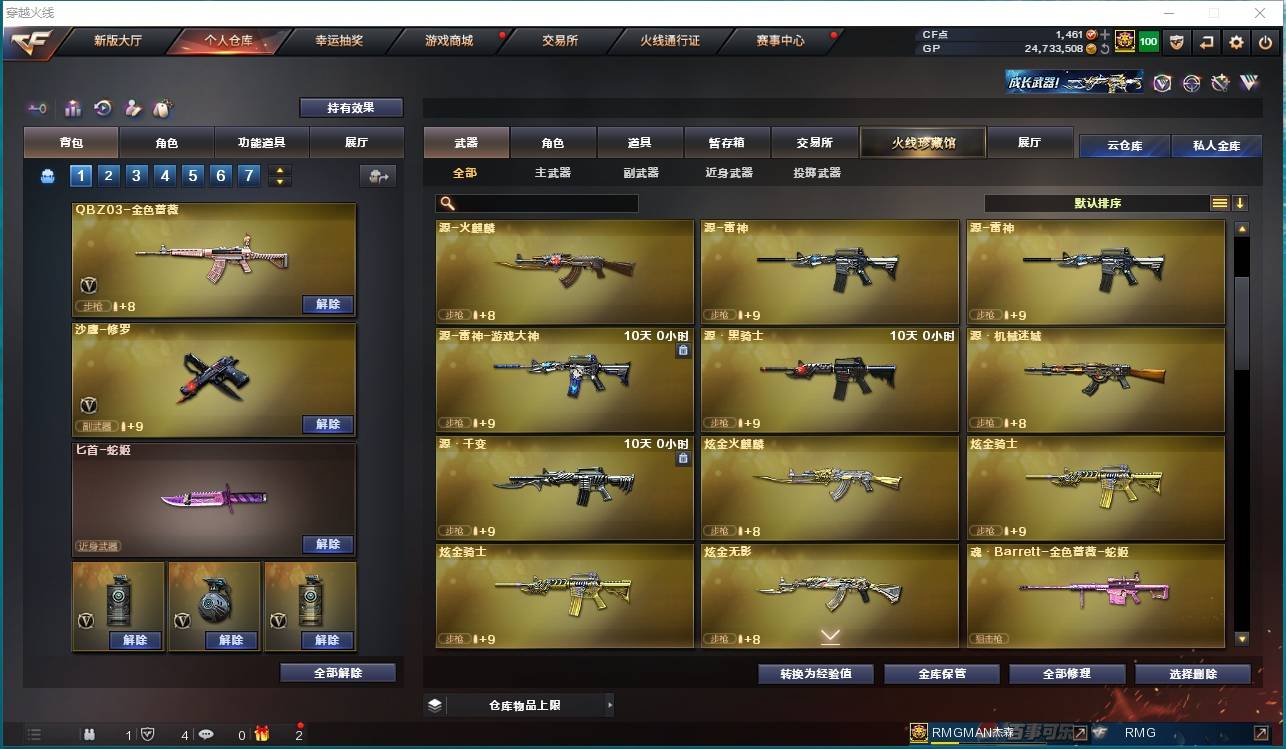
Task: Open the stats bars icon above 背包 tab
Action: 71,108
